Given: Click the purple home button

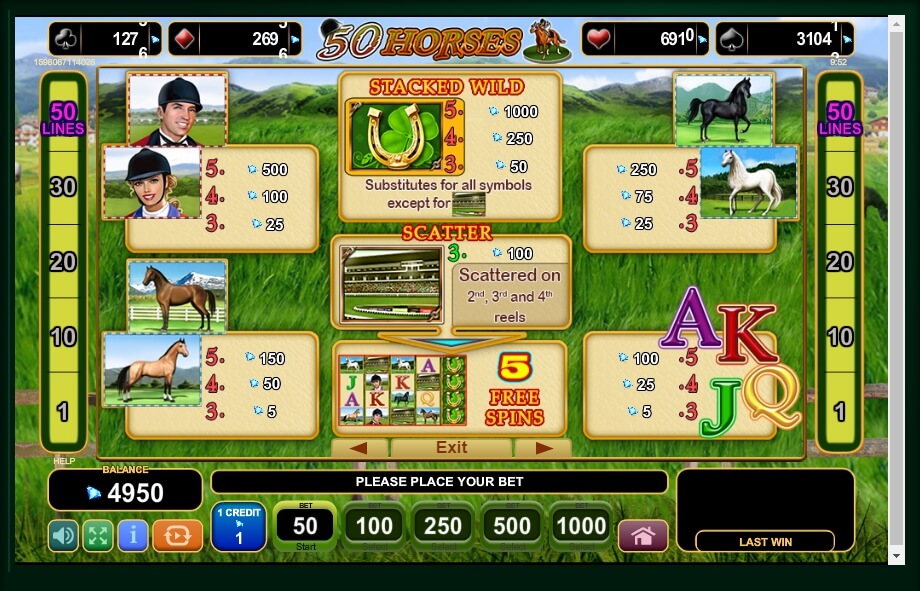Looking at the screenshot, I should pyautogui.click(x=643, y=536).
